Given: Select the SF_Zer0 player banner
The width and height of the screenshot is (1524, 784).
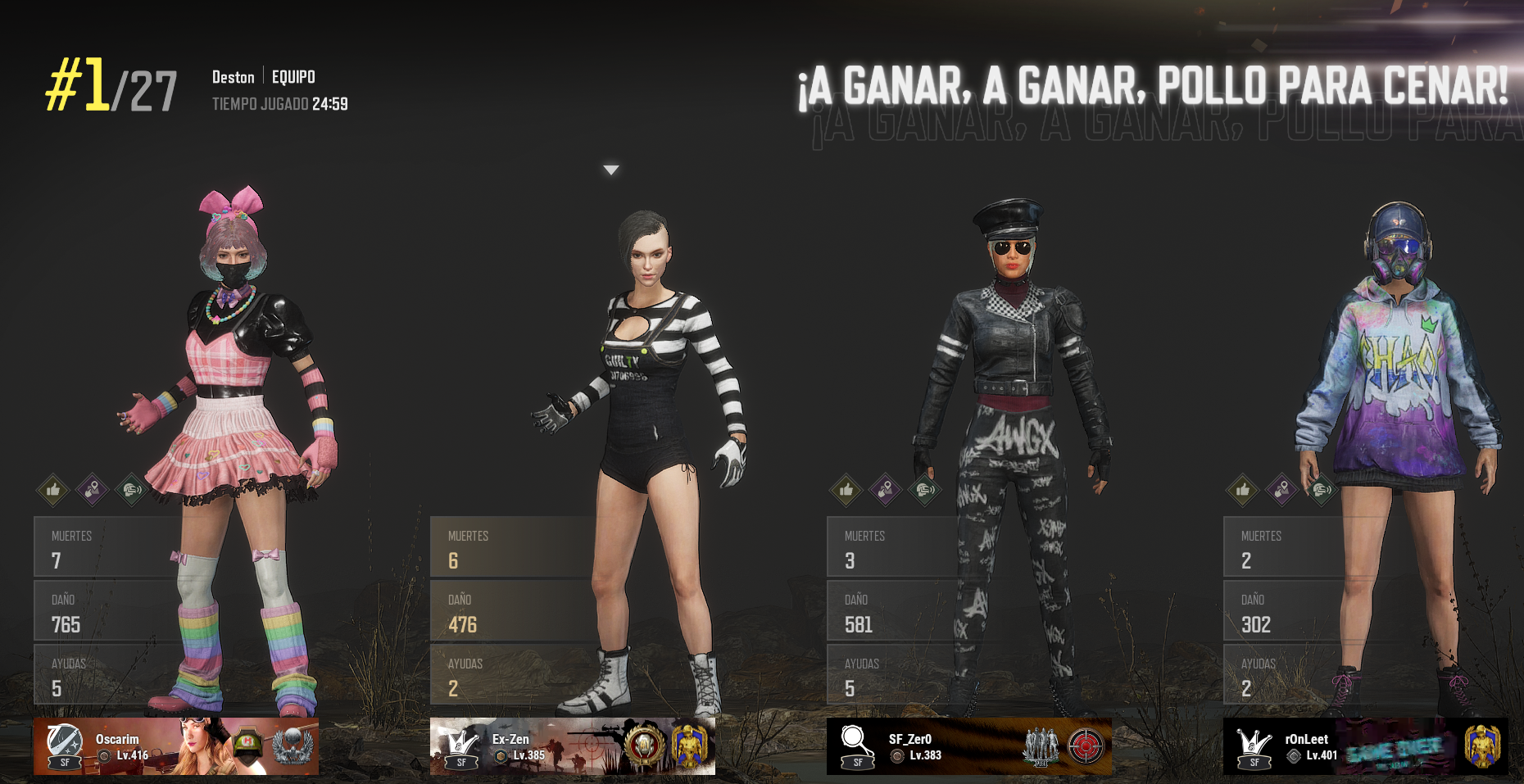Looking at the screenshot, I should pos(968,746).
